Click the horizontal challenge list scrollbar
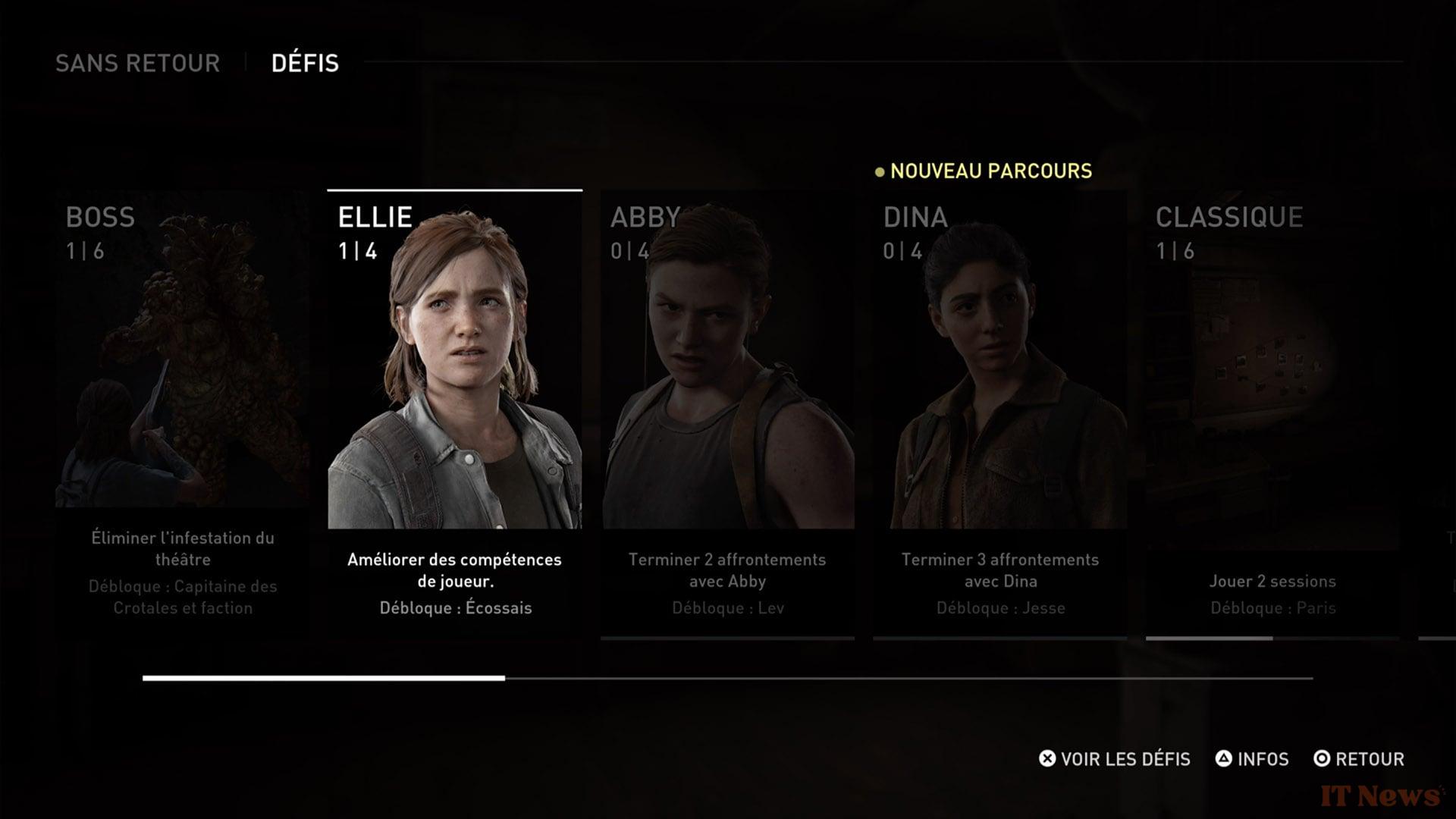The height and width of the screenshot is (819, 1456). pyautogui.click(x=726, y=678)
